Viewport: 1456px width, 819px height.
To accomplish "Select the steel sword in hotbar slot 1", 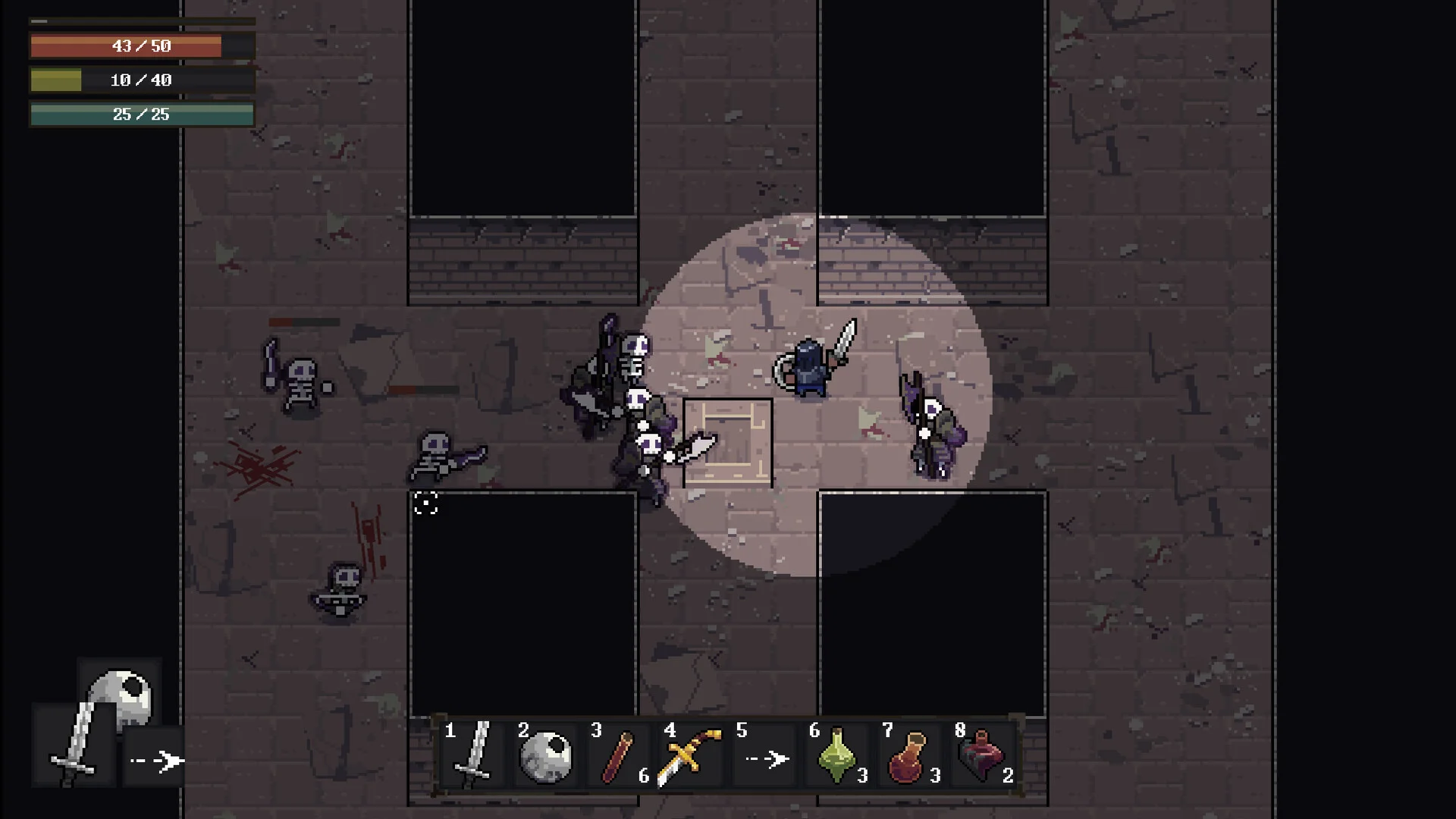I will 474,755.
